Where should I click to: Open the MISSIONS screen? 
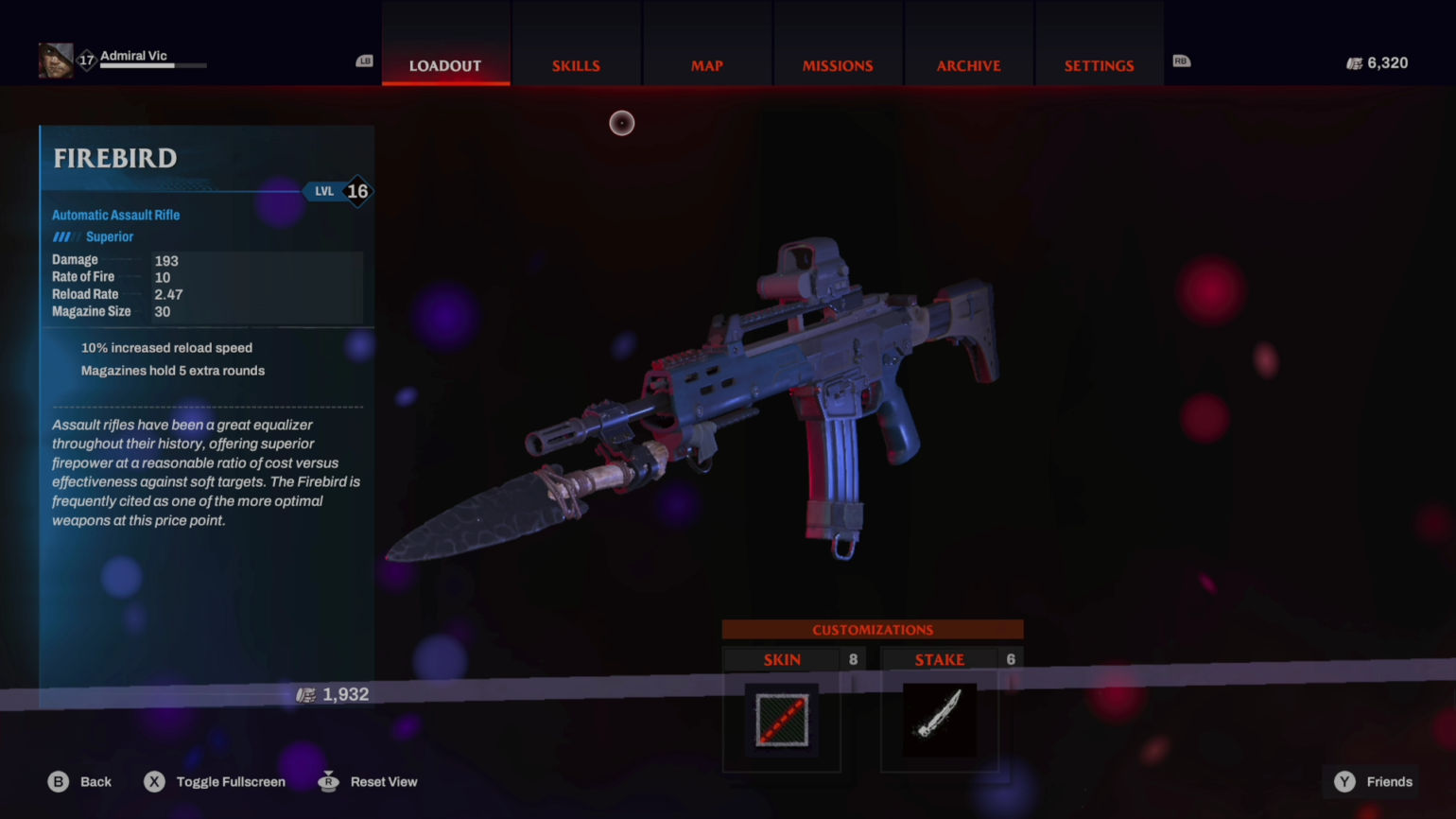838,65
